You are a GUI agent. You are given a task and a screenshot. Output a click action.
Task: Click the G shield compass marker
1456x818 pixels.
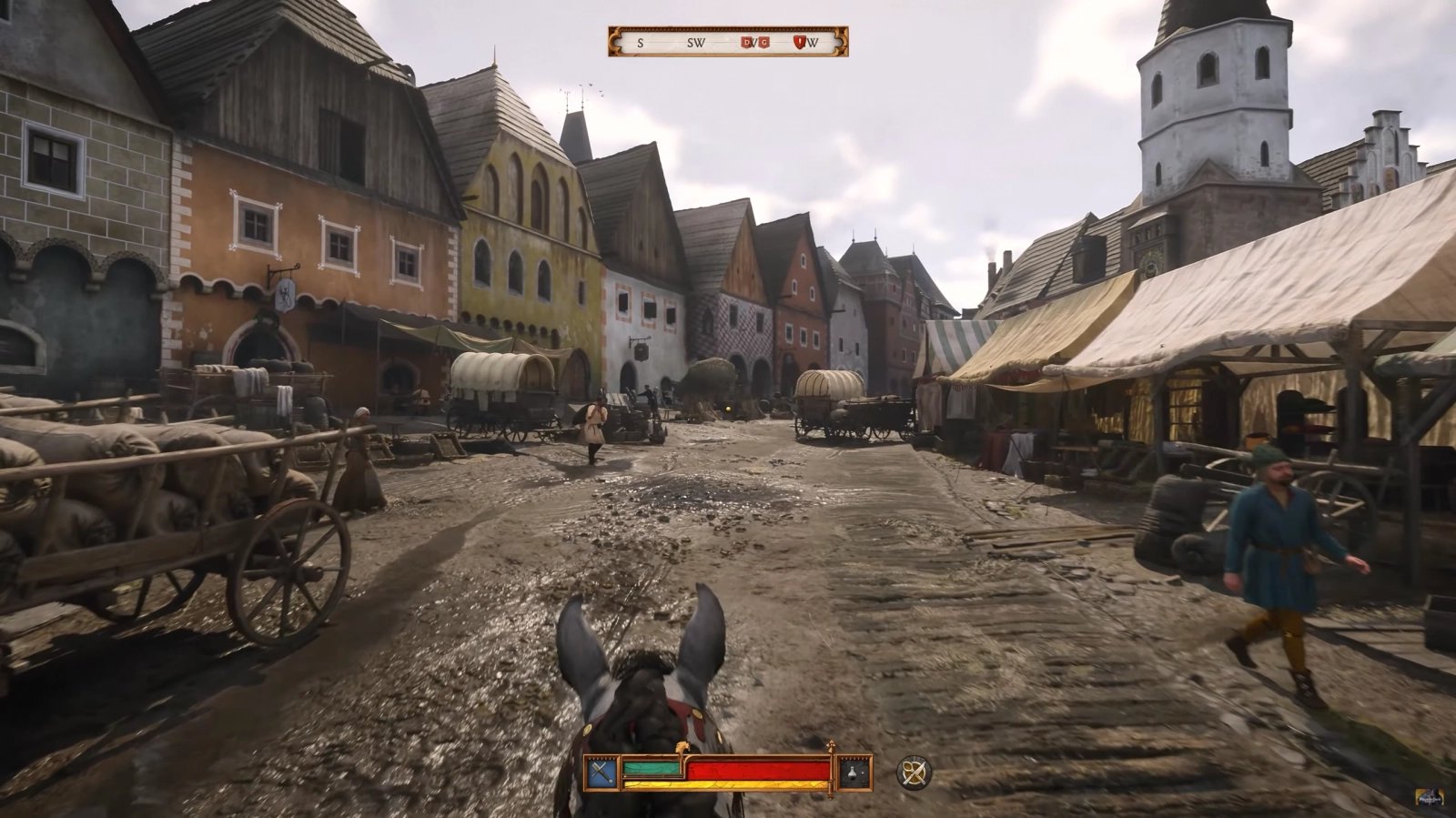pyautogui.click(x=765, y=42)
